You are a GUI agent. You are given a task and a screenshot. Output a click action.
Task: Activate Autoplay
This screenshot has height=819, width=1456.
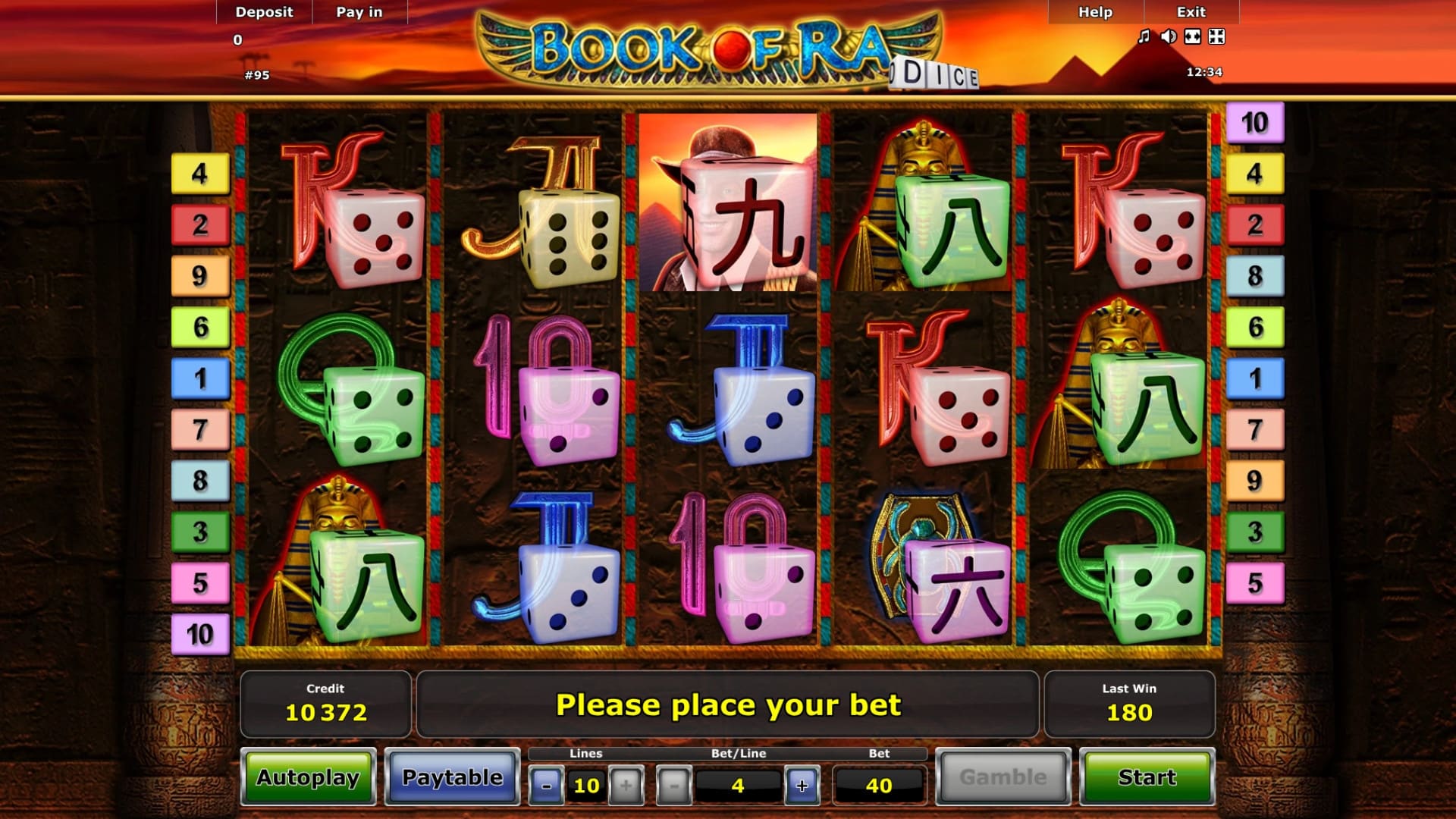[x=308, y=777]
